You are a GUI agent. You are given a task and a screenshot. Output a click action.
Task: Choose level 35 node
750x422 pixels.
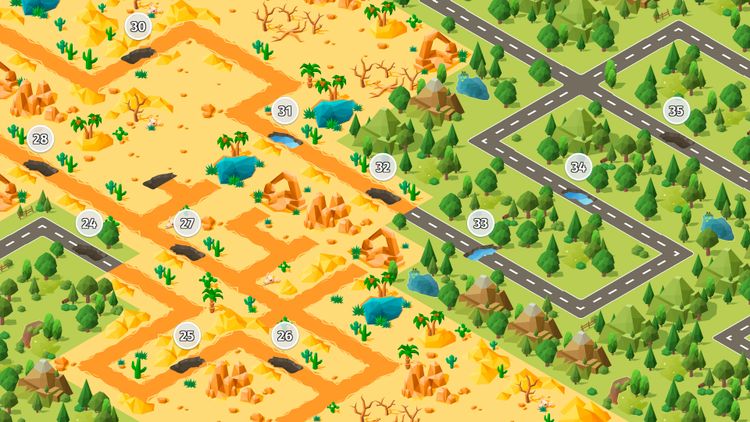click(x=677, y=111)
